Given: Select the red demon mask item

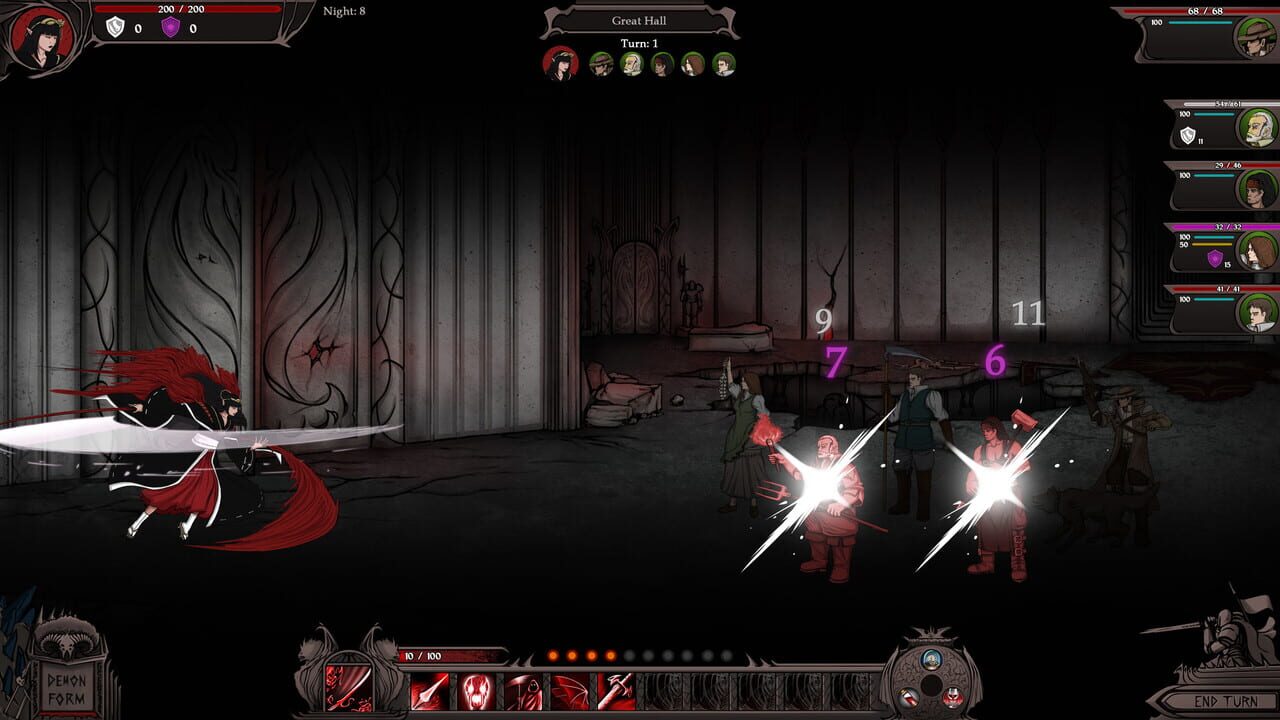Looking at the screenshot, I should point(952,696).
